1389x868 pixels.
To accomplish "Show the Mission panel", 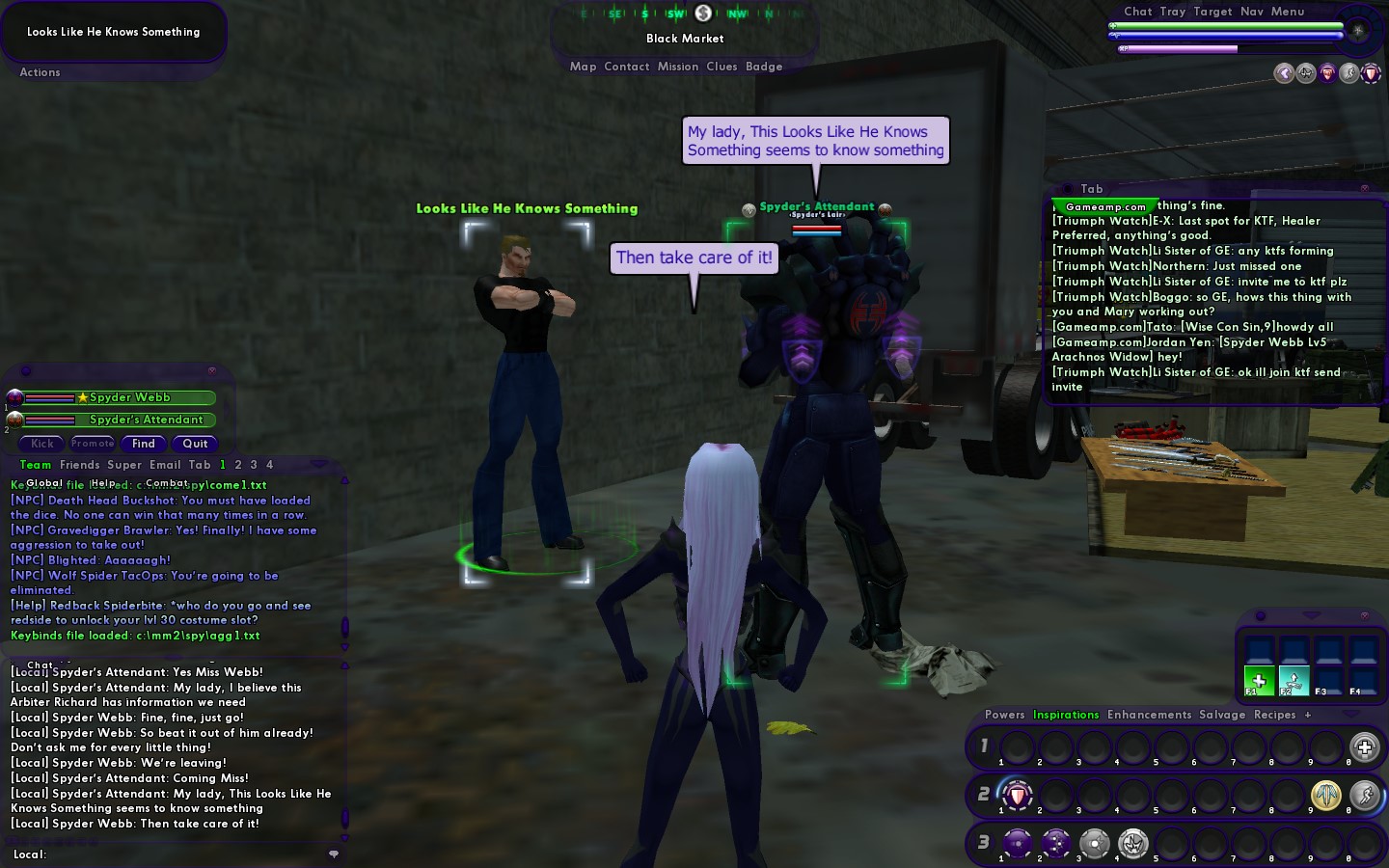I will [677, 67].
